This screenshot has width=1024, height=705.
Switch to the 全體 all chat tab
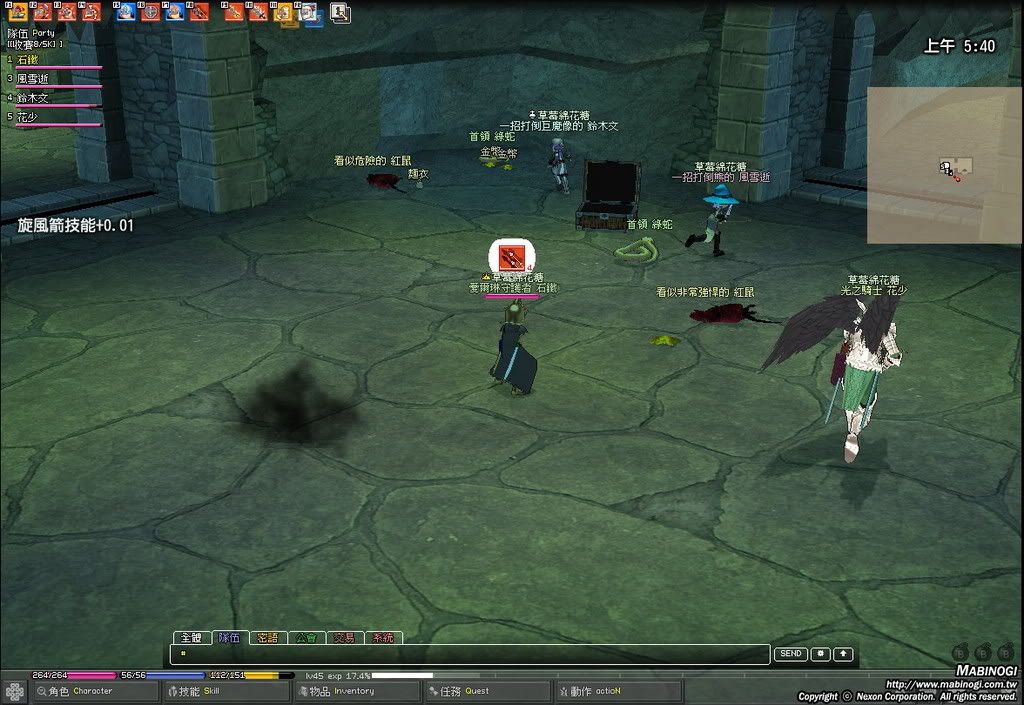190,637
